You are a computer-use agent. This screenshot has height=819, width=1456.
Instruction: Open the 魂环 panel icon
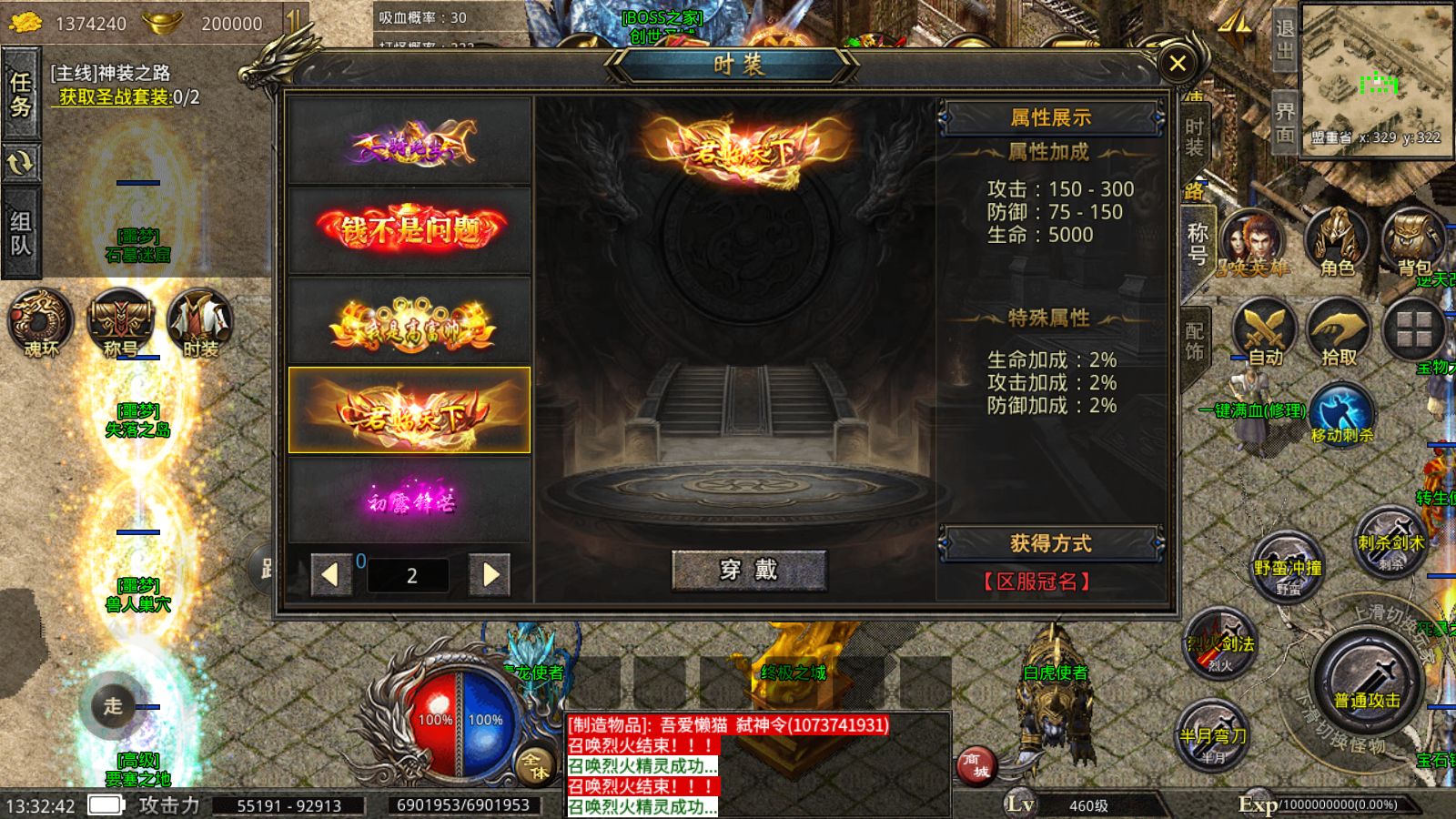point(40,320)
